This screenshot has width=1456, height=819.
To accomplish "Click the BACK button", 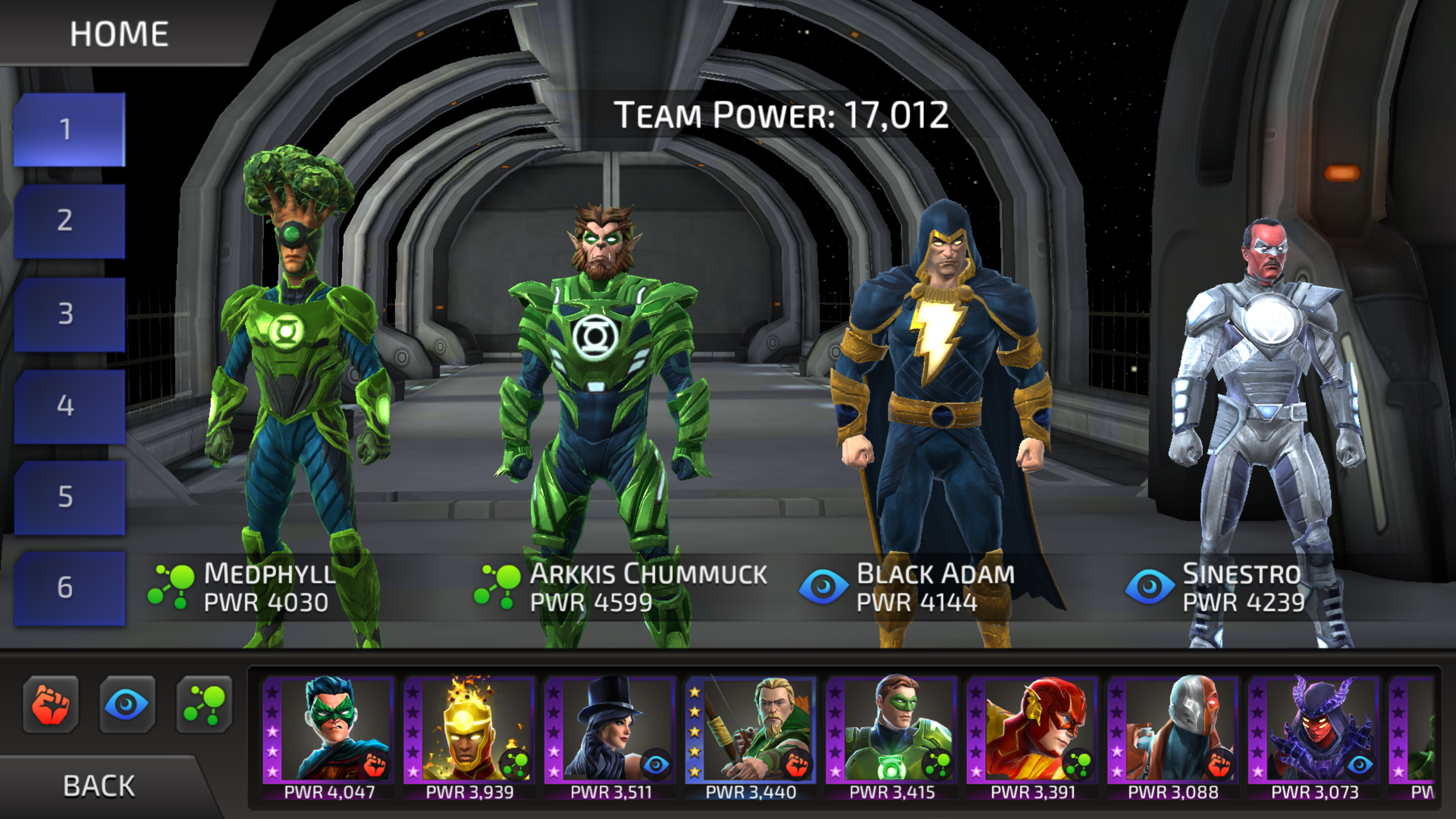I will (100, 786).
